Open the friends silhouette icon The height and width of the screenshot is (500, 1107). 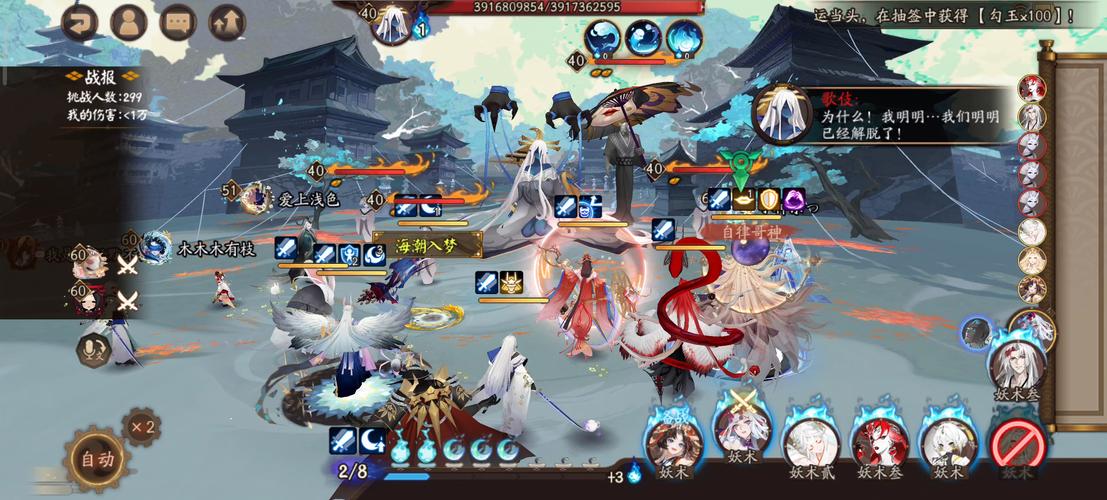(x=129, y=22)
